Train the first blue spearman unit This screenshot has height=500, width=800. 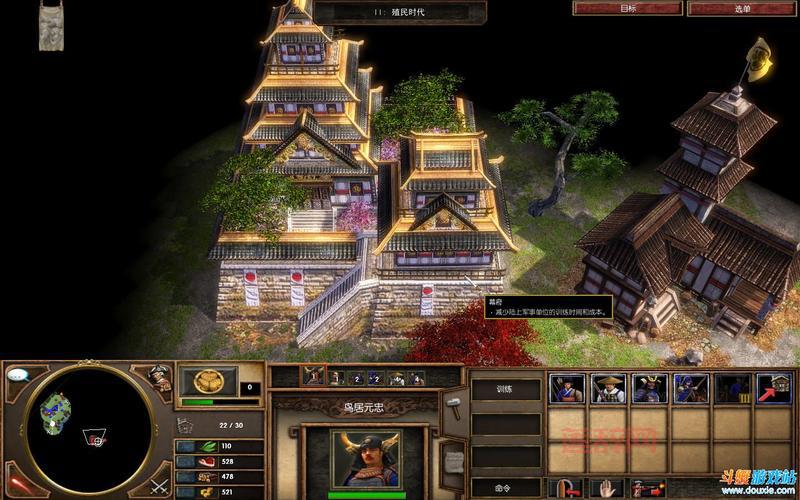566,388
